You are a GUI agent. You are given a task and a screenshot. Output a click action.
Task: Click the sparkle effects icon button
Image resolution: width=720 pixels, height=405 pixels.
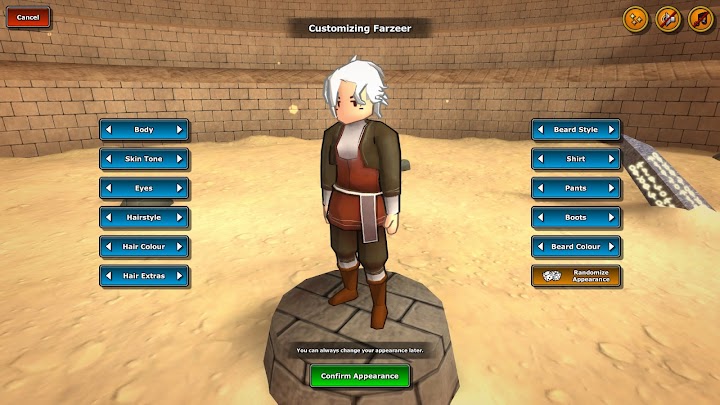635,18
